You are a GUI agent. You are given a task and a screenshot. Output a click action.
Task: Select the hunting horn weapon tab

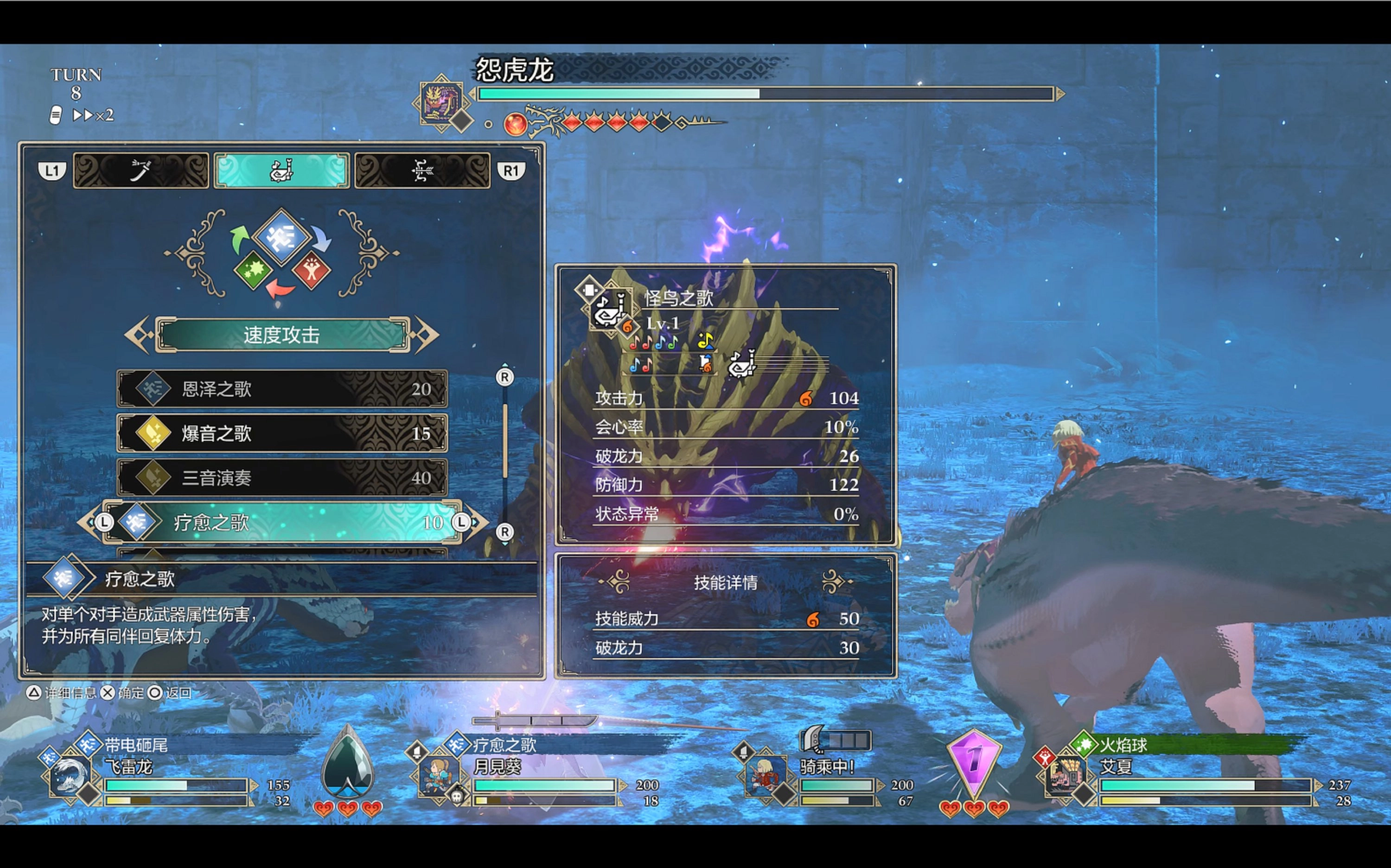point(281,171)
